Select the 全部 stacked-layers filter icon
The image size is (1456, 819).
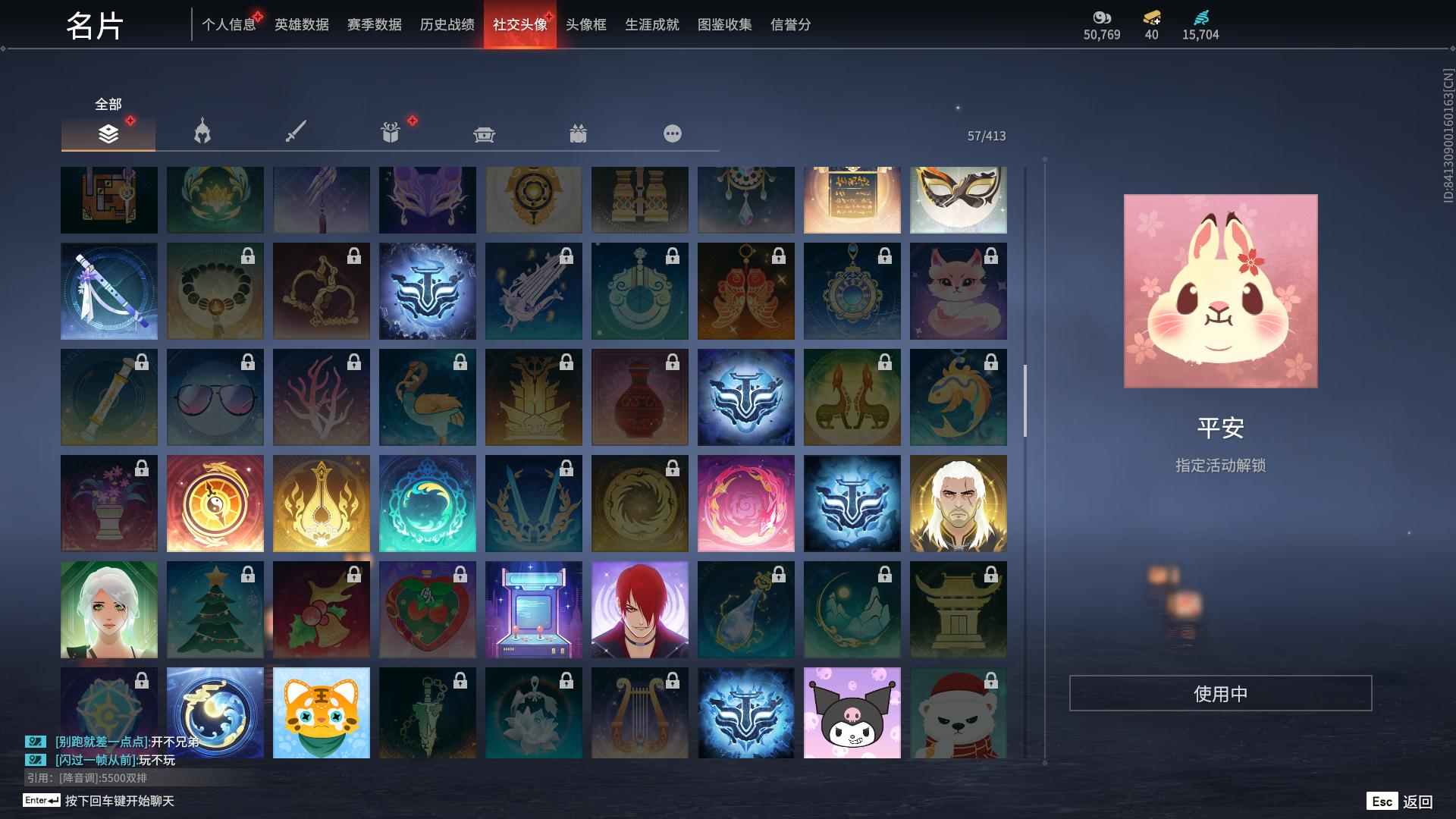click(108, 133)
